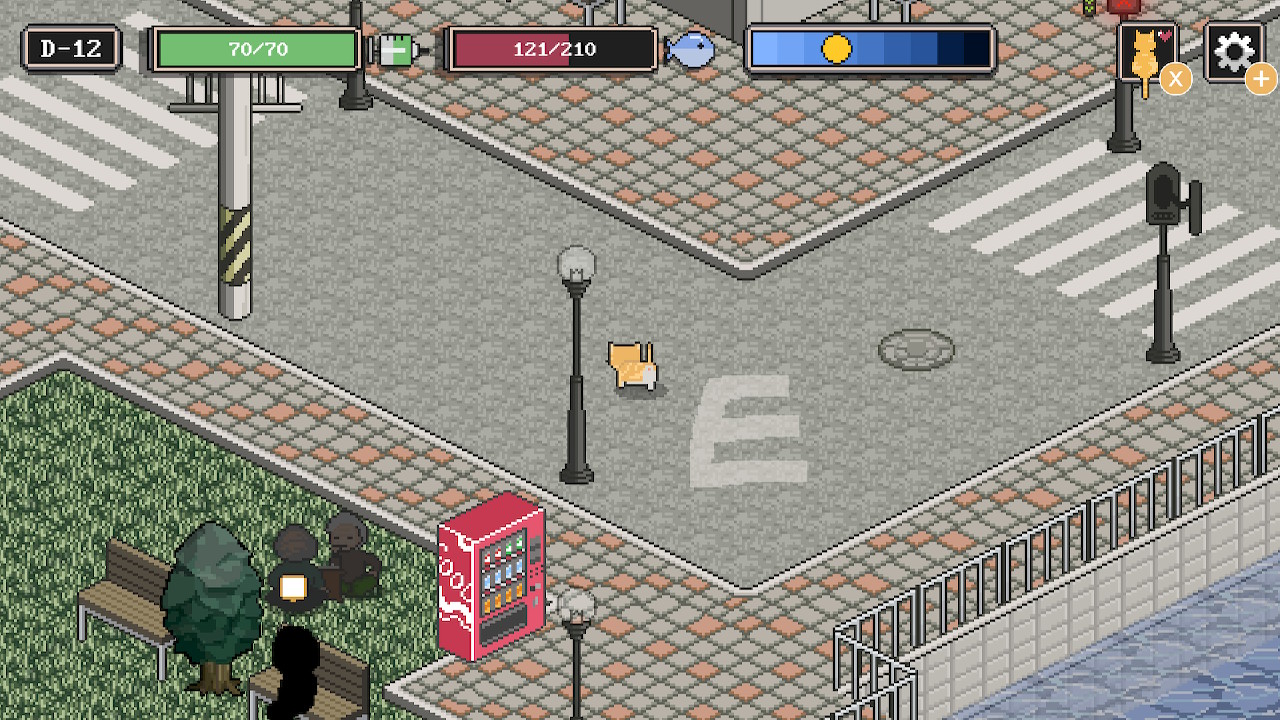Screen dimensions: 1280x720
Task: Select the orange cat standing on the plaza
Action: (630, 365)
